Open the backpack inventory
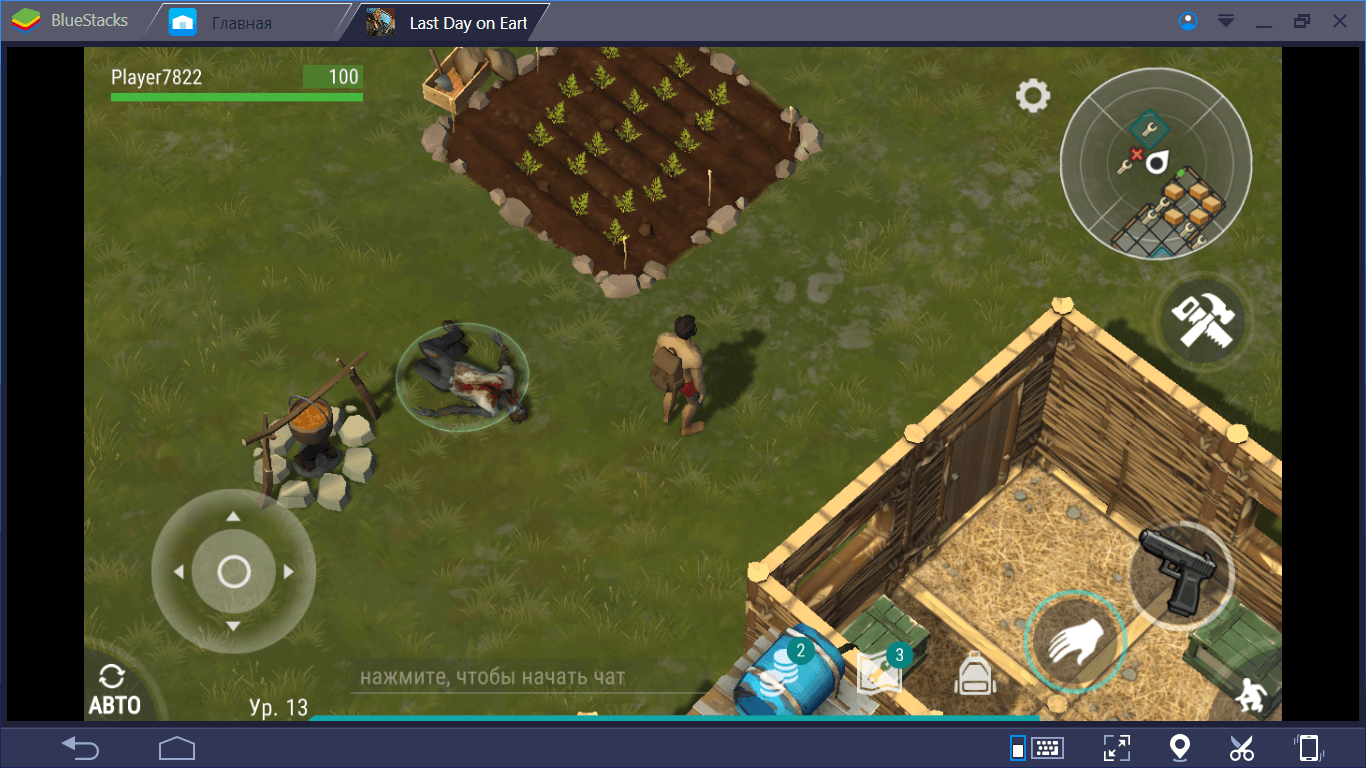Image resolution: width=1366 pixels, height=768 pixels. (975, 674)
